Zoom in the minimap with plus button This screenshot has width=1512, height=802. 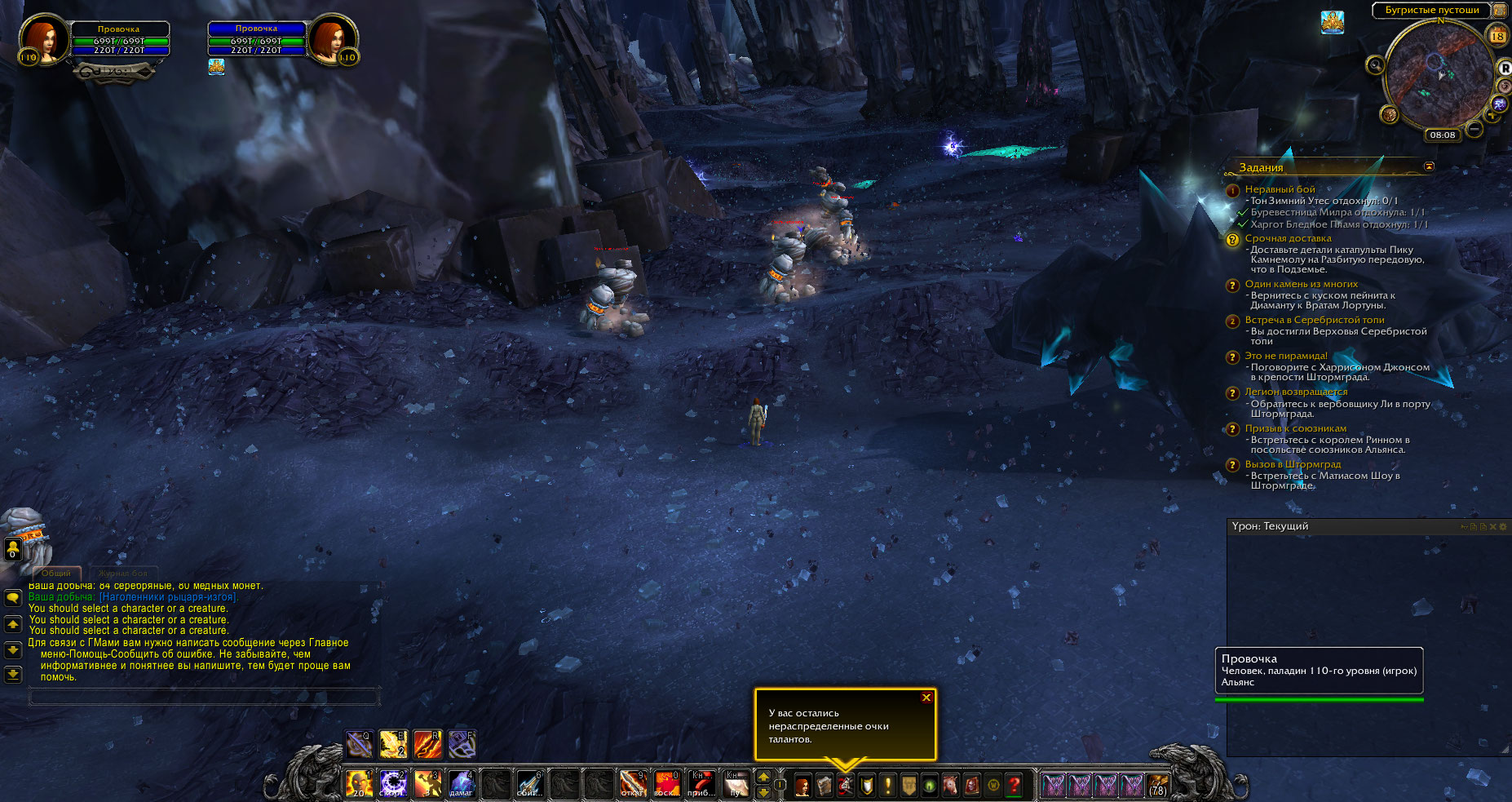(1492, 116)
